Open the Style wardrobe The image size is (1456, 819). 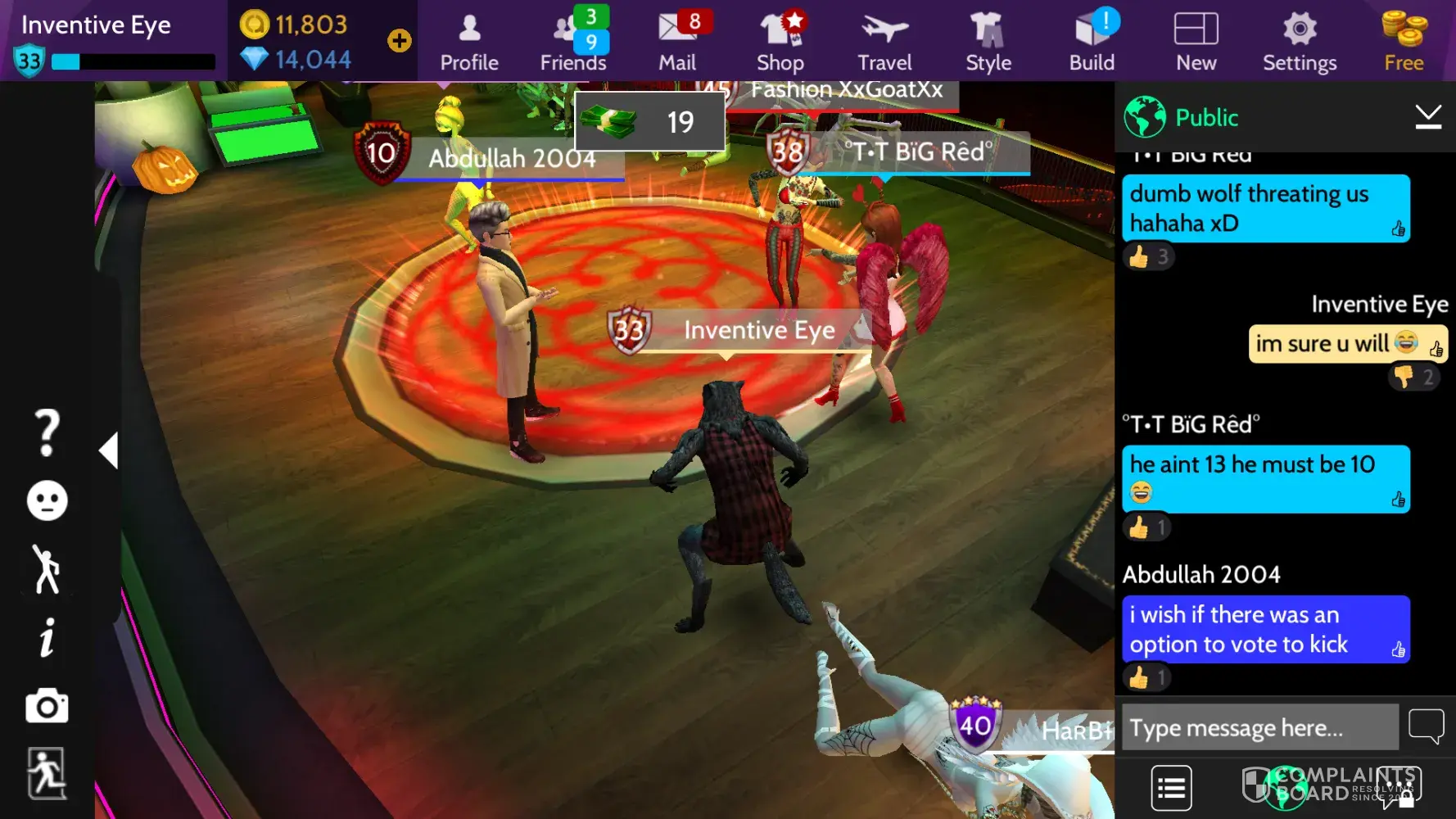pos(988,41)
